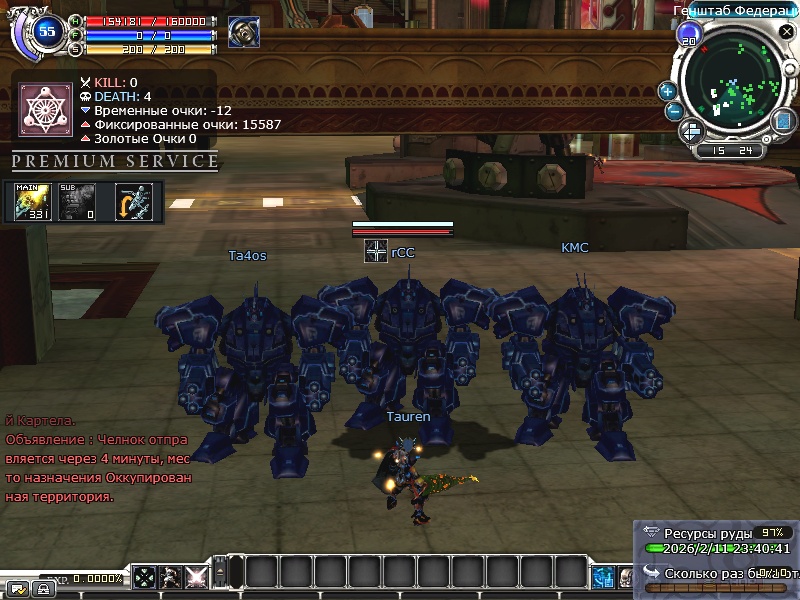This screenshot has height=600, width=800.
Task: Click the blue icon right of hotbar
Action: [x=603, y=577]
